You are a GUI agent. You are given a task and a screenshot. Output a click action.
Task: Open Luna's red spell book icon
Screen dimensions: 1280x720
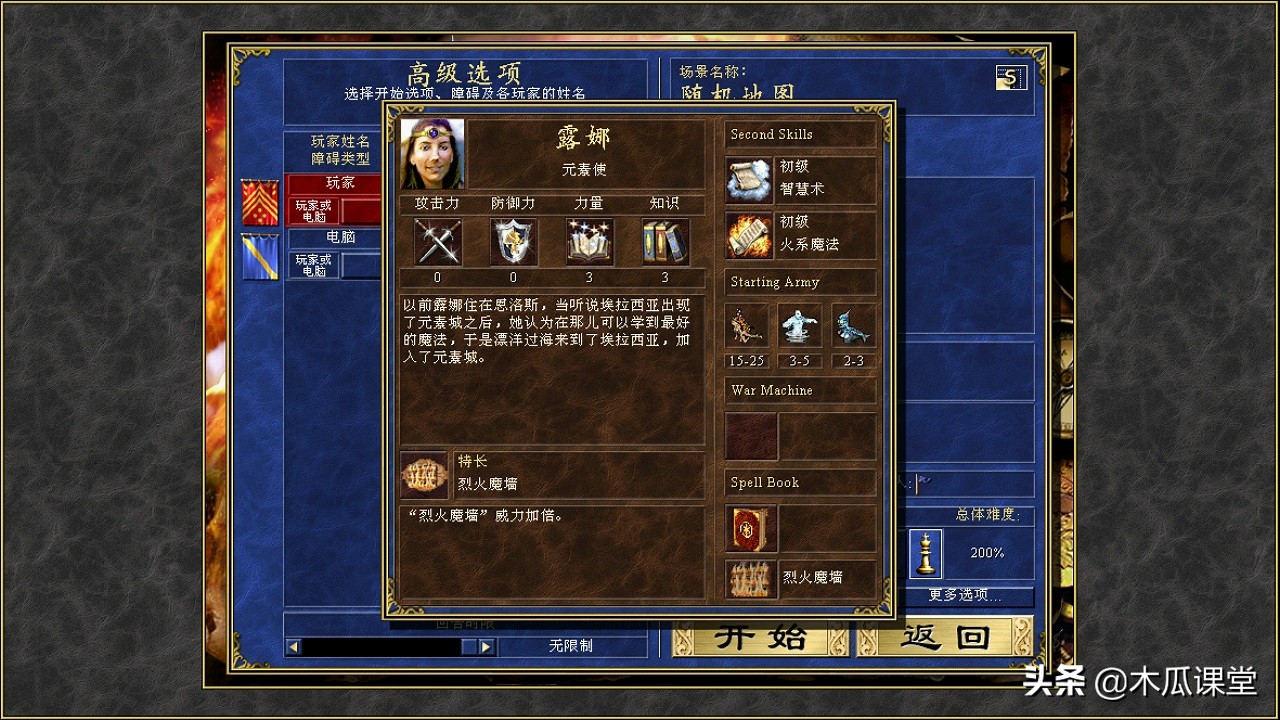point(749,530)
